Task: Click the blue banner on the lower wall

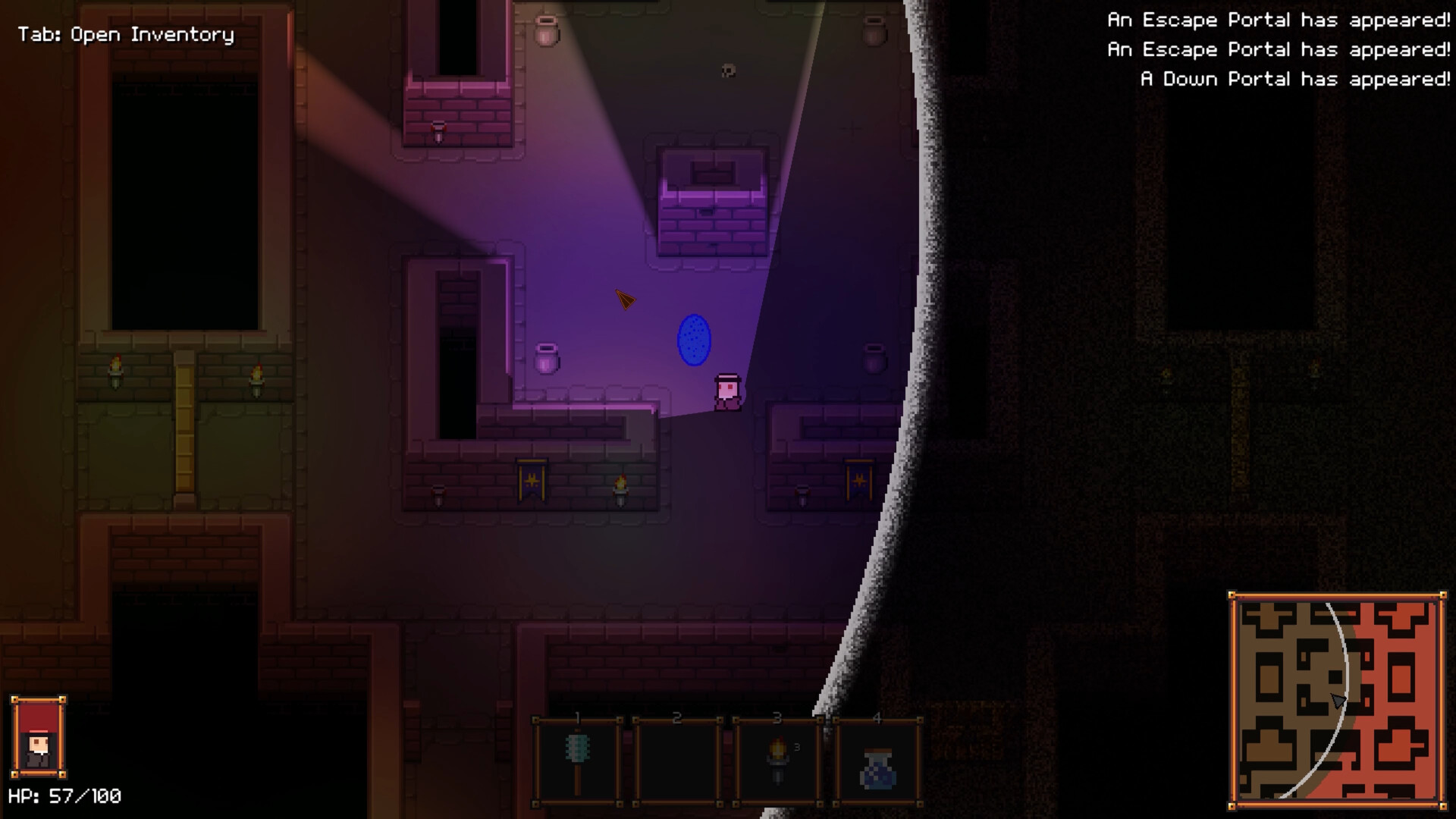Action: pyautogui.click(x=532, y=479)
